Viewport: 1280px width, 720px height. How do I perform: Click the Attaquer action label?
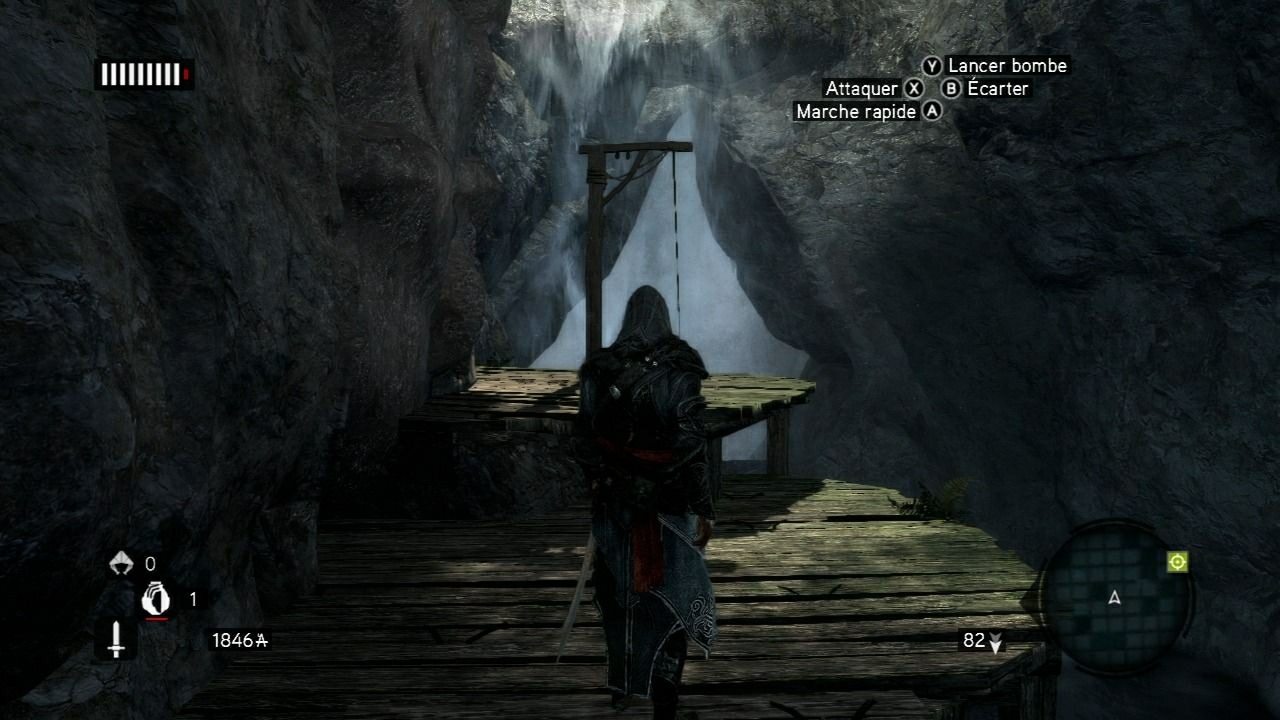pos(861,88)
